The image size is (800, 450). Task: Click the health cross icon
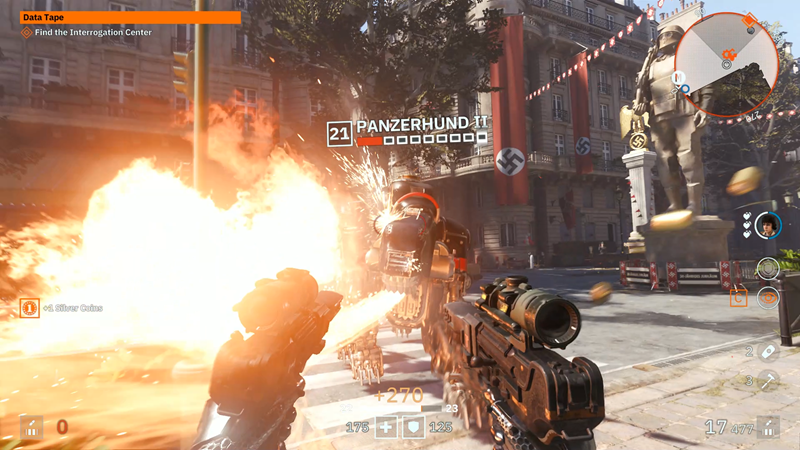[386, 428]
